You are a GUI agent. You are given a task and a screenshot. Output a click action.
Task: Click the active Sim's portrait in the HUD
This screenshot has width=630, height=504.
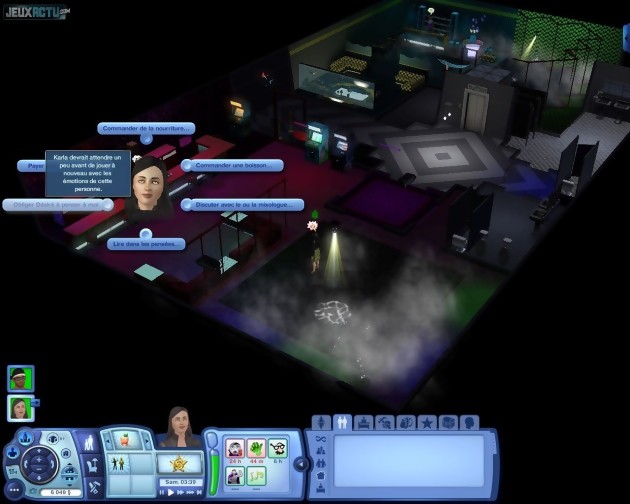pyautogui.click(x=181, y=428)
